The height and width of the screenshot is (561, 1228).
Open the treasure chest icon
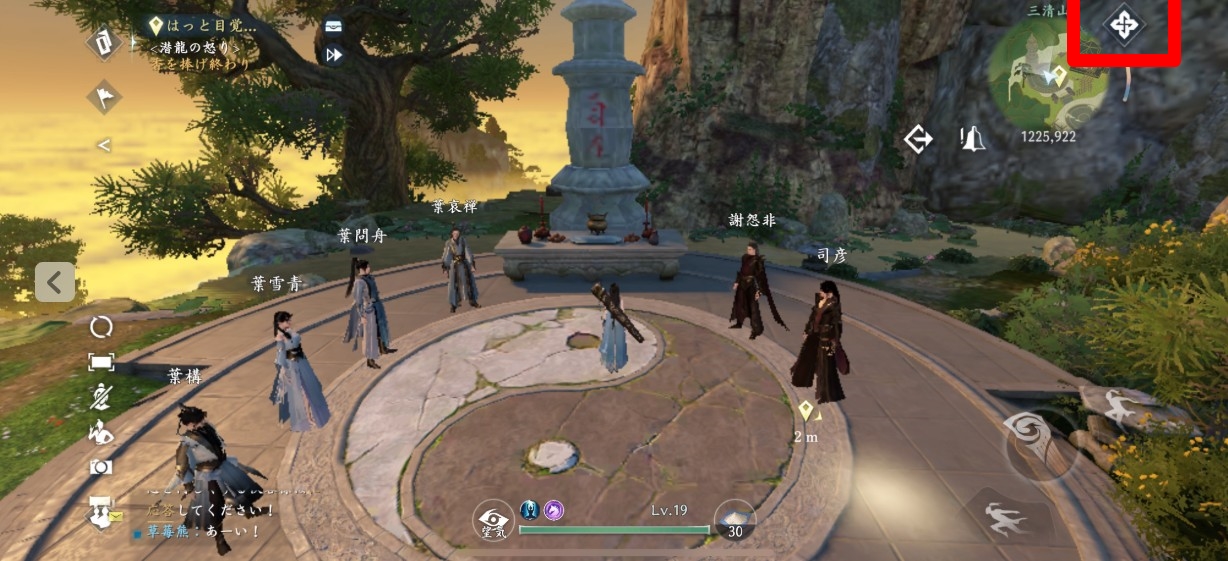coord(335,26)
